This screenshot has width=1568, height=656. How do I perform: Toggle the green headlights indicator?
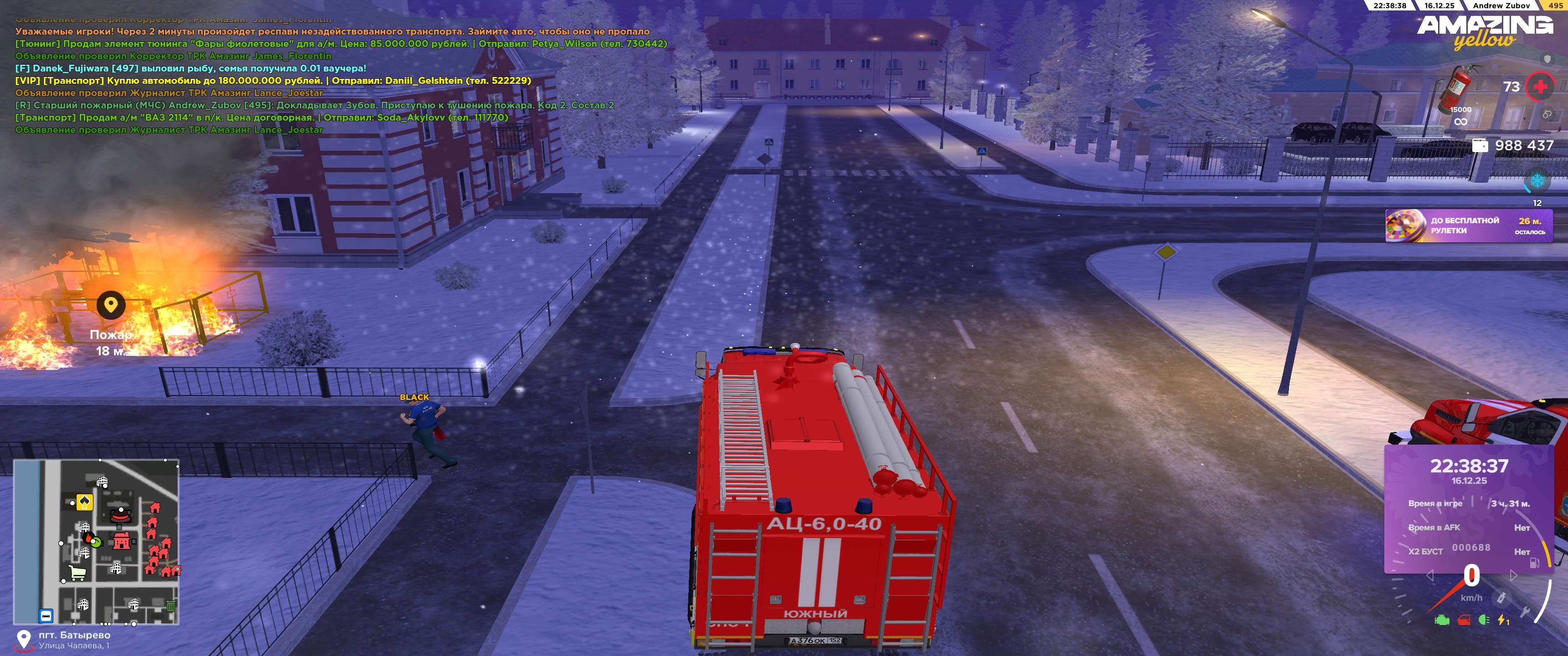(1483, 620)
